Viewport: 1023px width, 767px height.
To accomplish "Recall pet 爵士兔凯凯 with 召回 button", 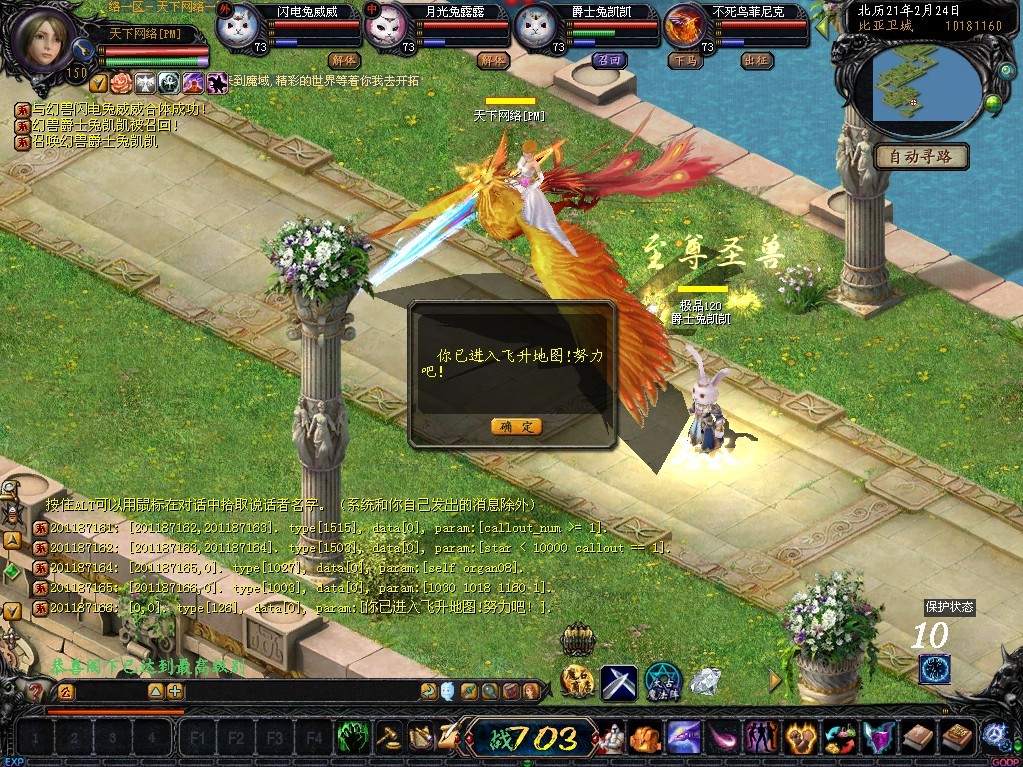I will tap(607, 59).
